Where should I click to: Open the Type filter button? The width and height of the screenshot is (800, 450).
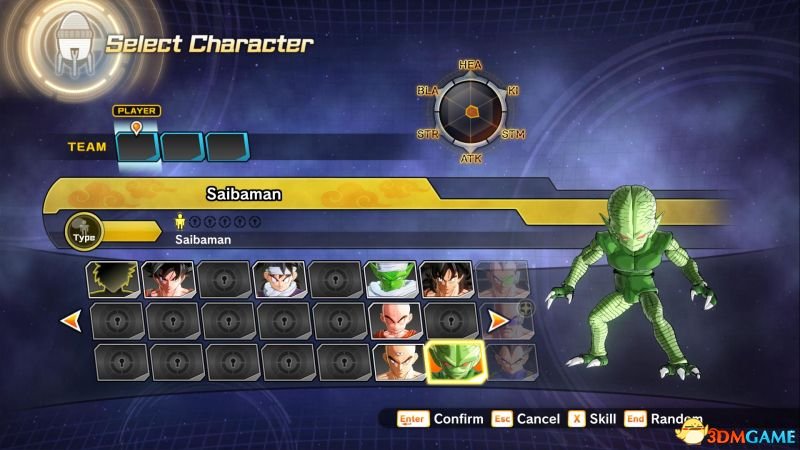coord(84,232)
